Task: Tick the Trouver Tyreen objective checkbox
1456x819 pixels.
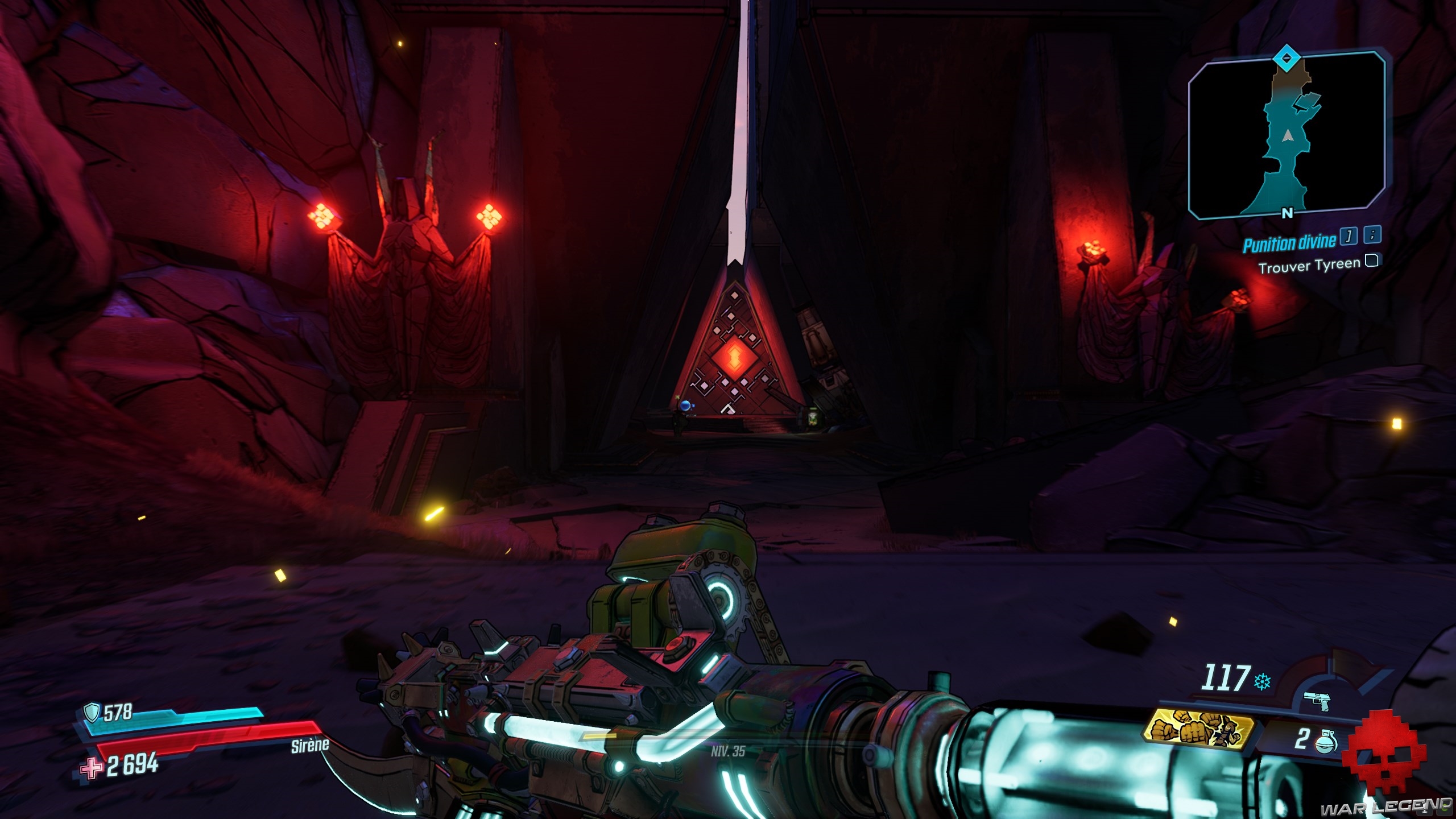Action: [1372, 261]
